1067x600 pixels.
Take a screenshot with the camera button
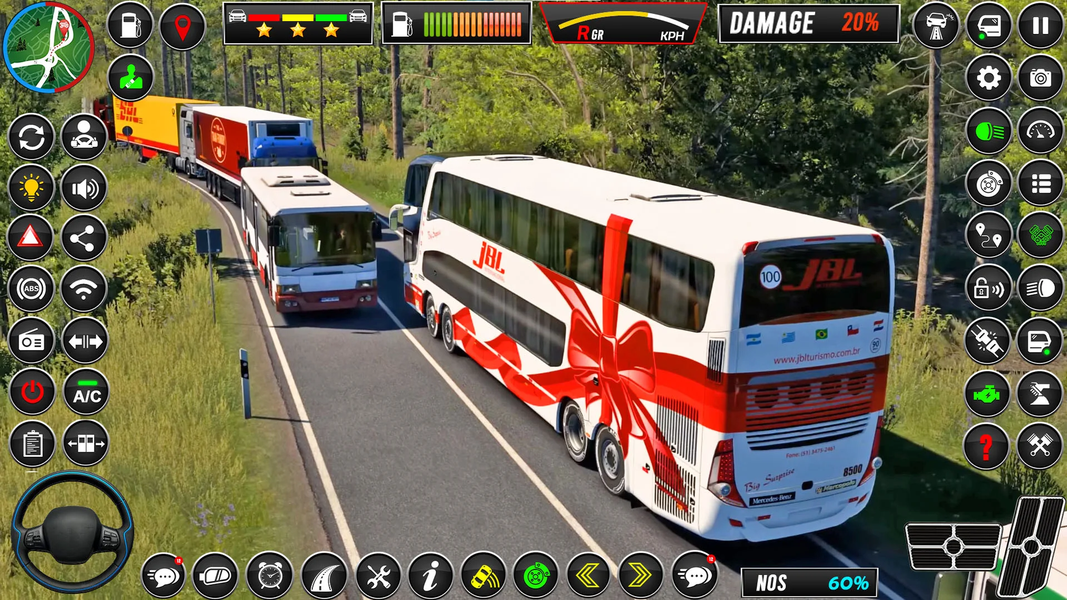[1040, 78]
